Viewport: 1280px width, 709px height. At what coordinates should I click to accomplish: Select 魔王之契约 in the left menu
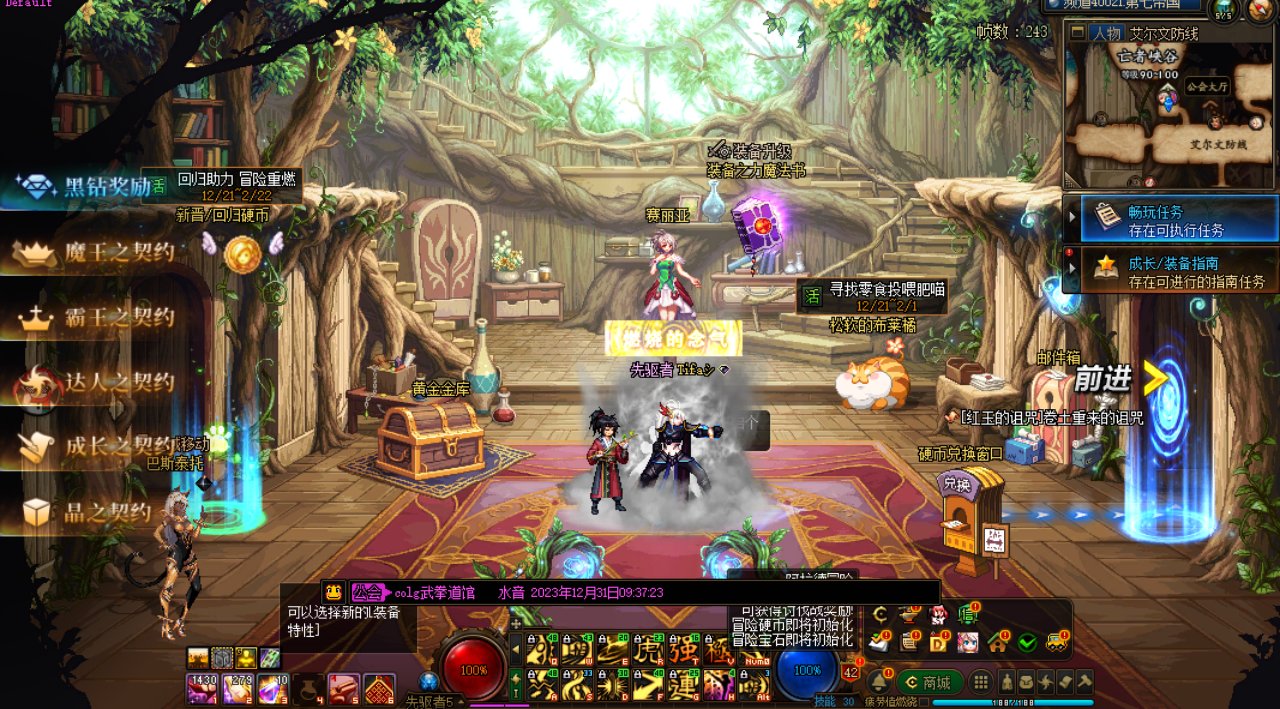[x=95, y=252]
